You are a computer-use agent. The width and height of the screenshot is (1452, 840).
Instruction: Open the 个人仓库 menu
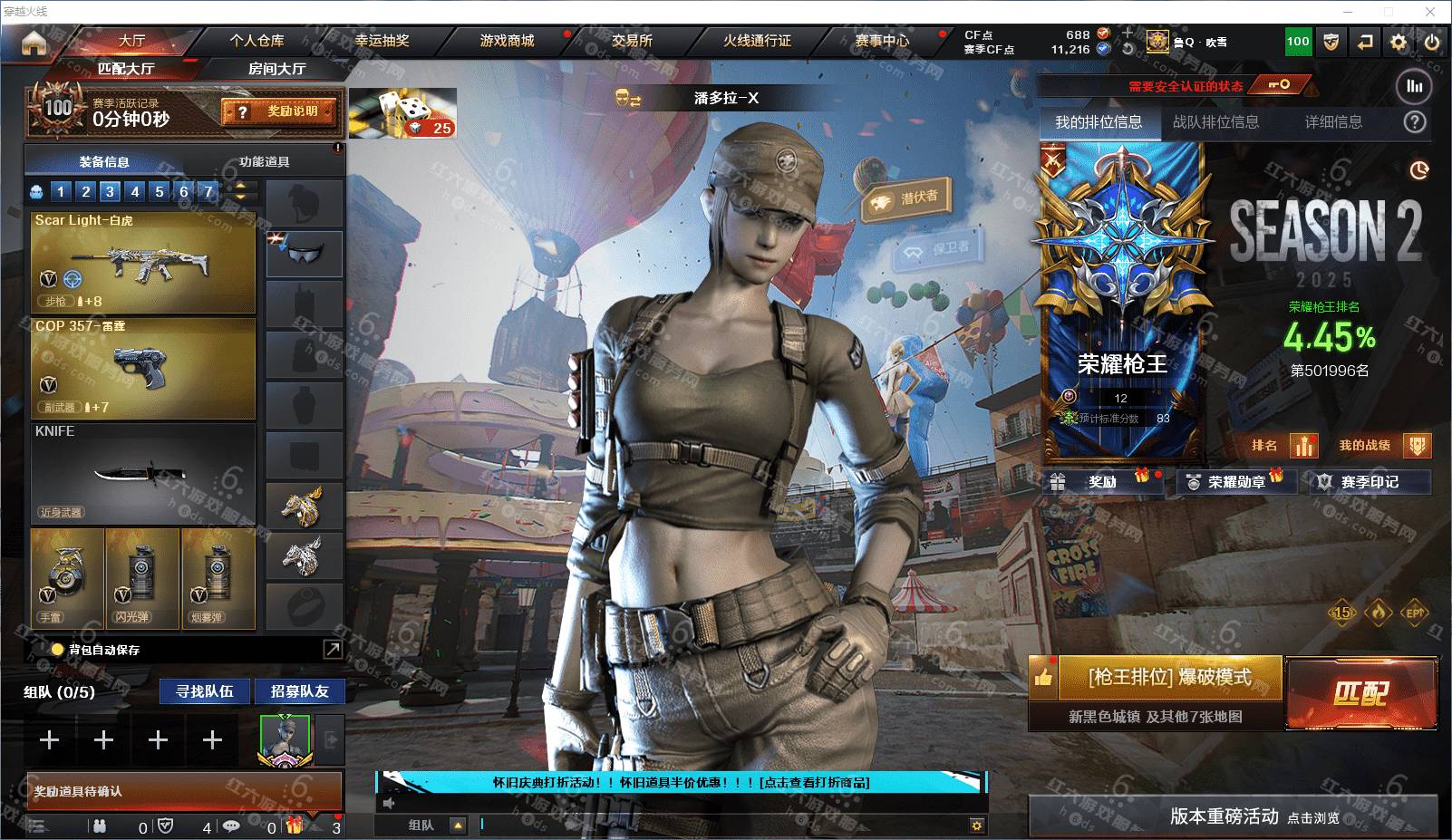click(257, 41)
